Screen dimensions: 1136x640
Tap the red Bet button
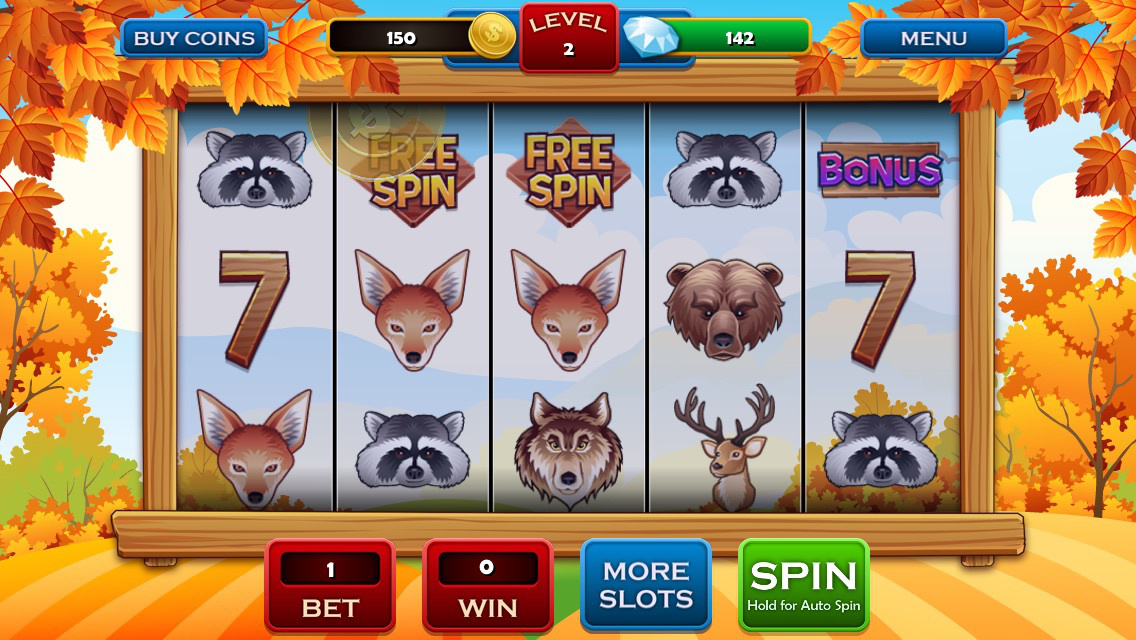pos(330,586)
